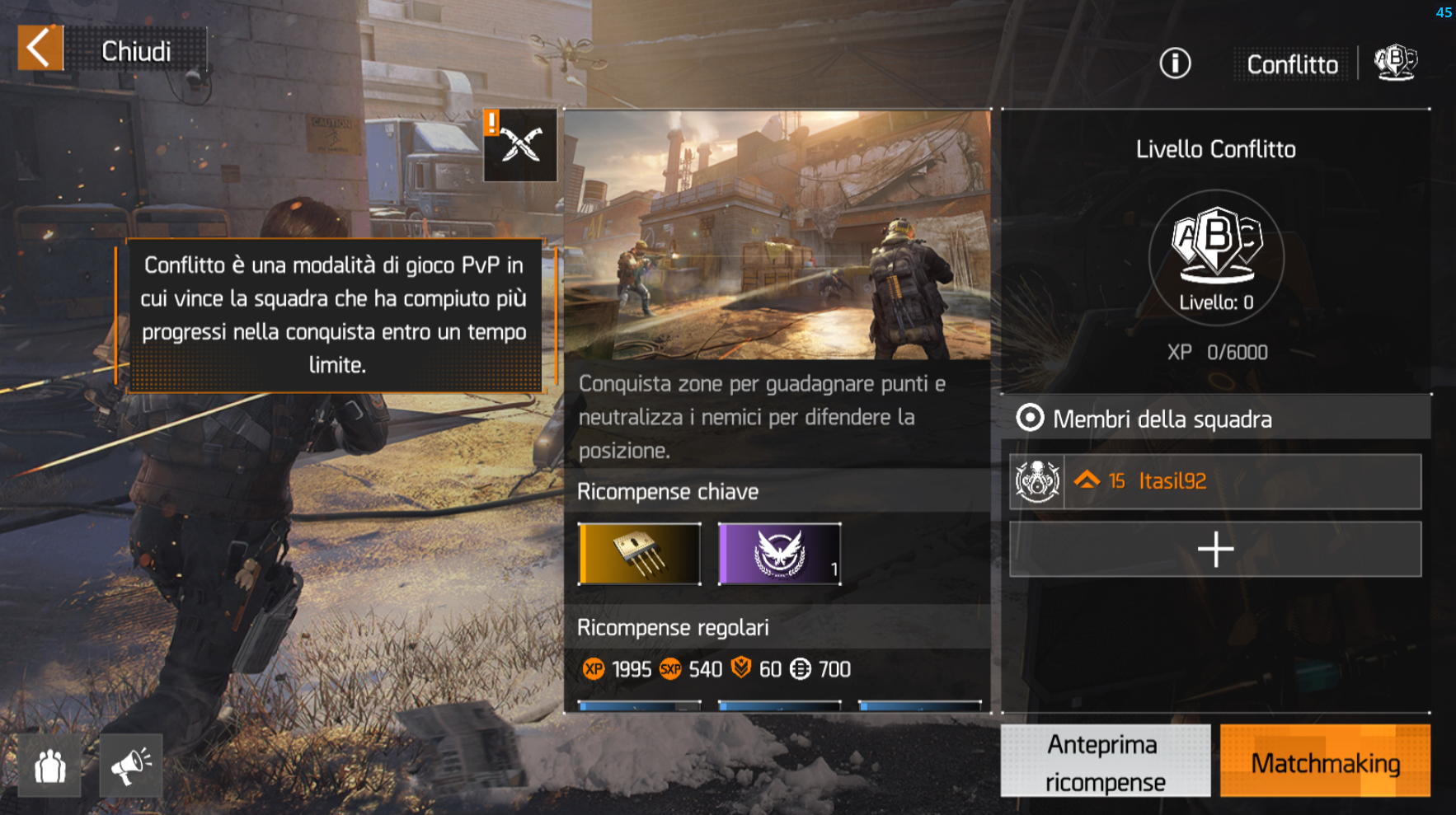Add a squad member with the plus slot
Screen dimensions: 1456x815
pos(1215,550)
